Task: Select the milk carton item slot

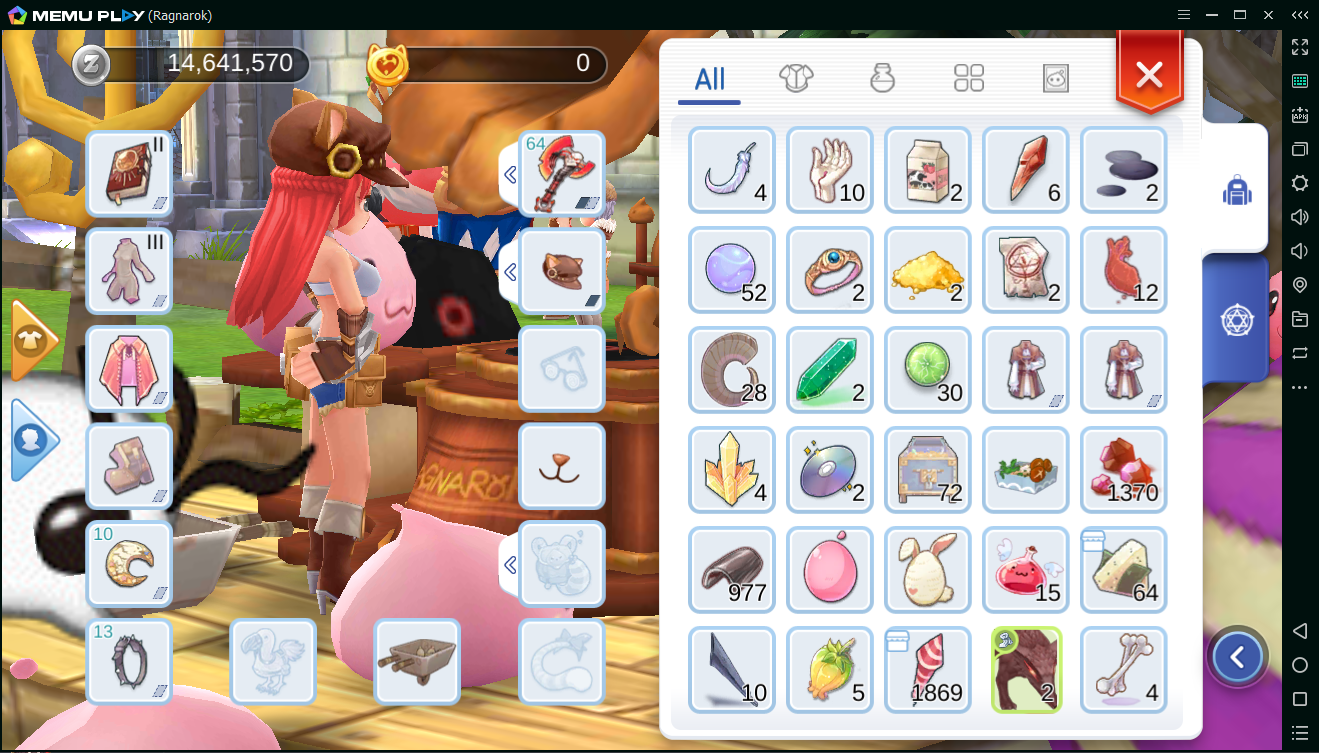Action: (x=928, y=170)
